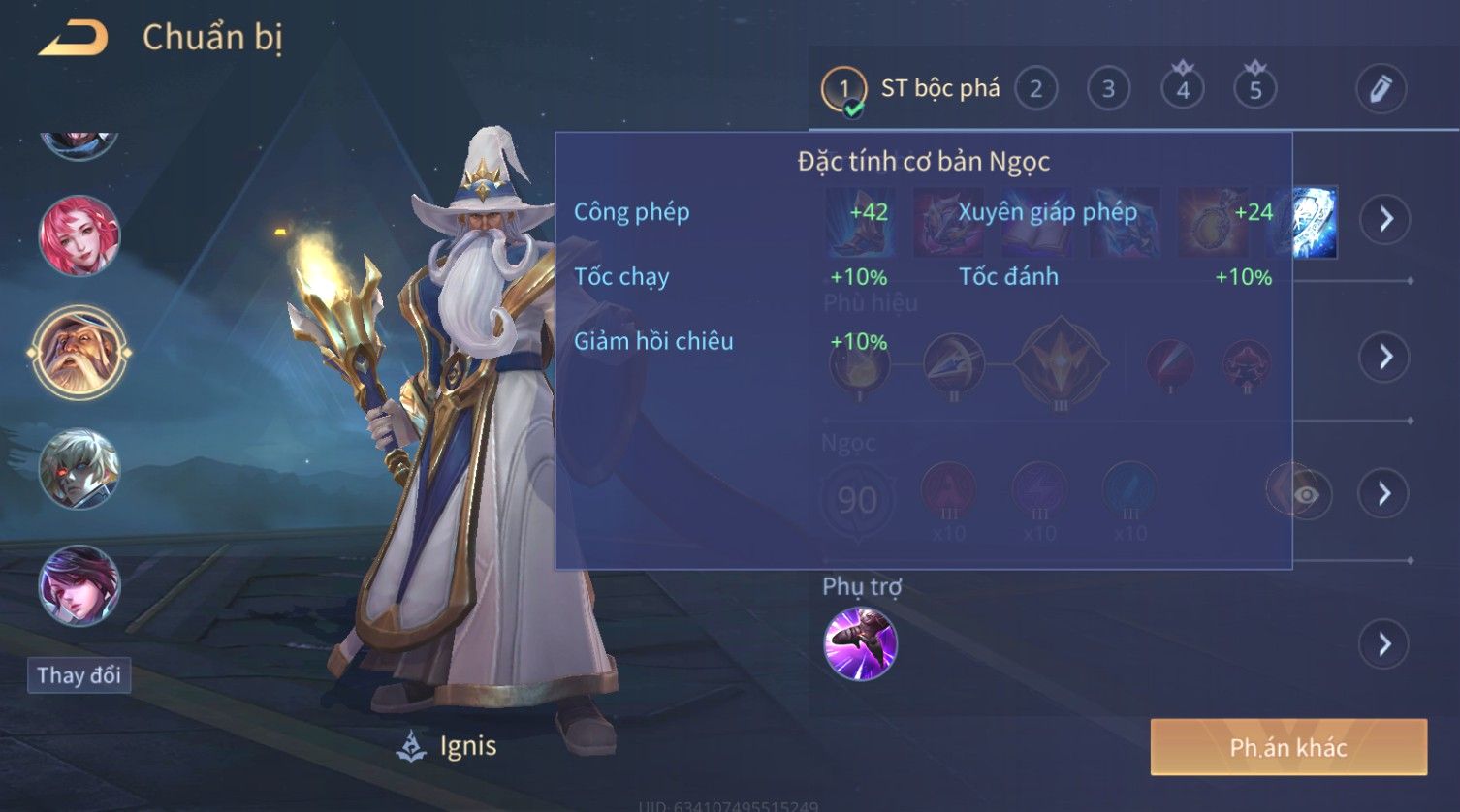Choose the purple-haired hero portrait
Image resolution: width=1460 pixels, height=812 pixels.
pos(79,585)
